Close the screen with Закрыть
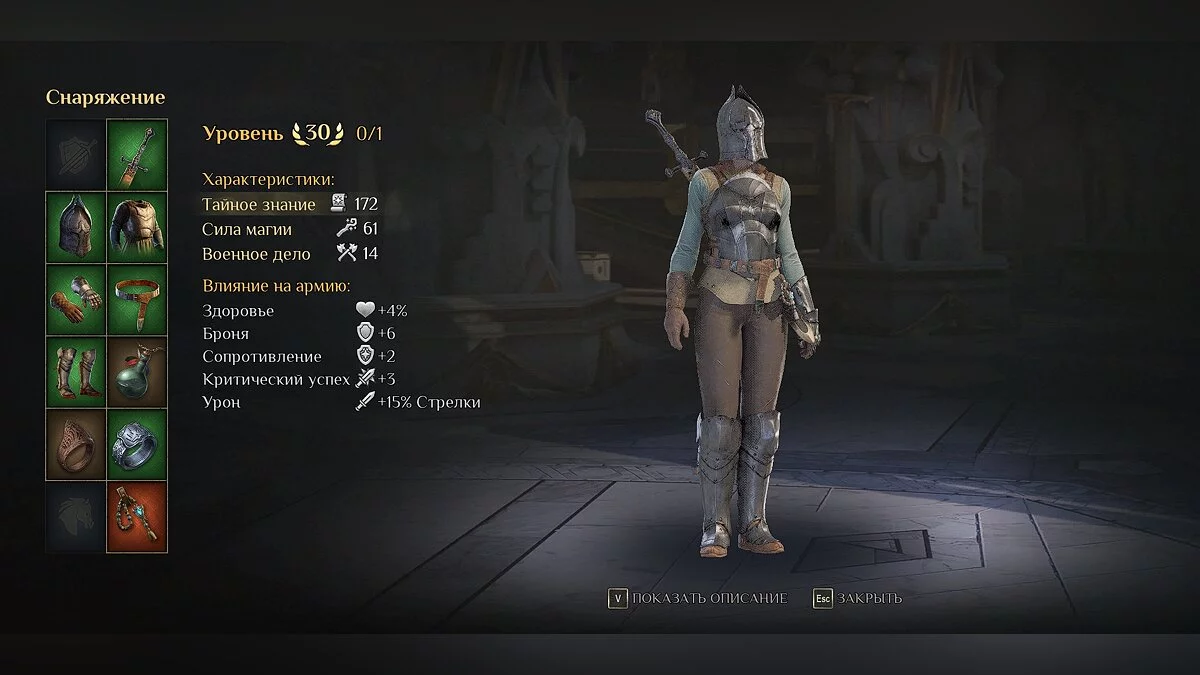 coord(858,598)
